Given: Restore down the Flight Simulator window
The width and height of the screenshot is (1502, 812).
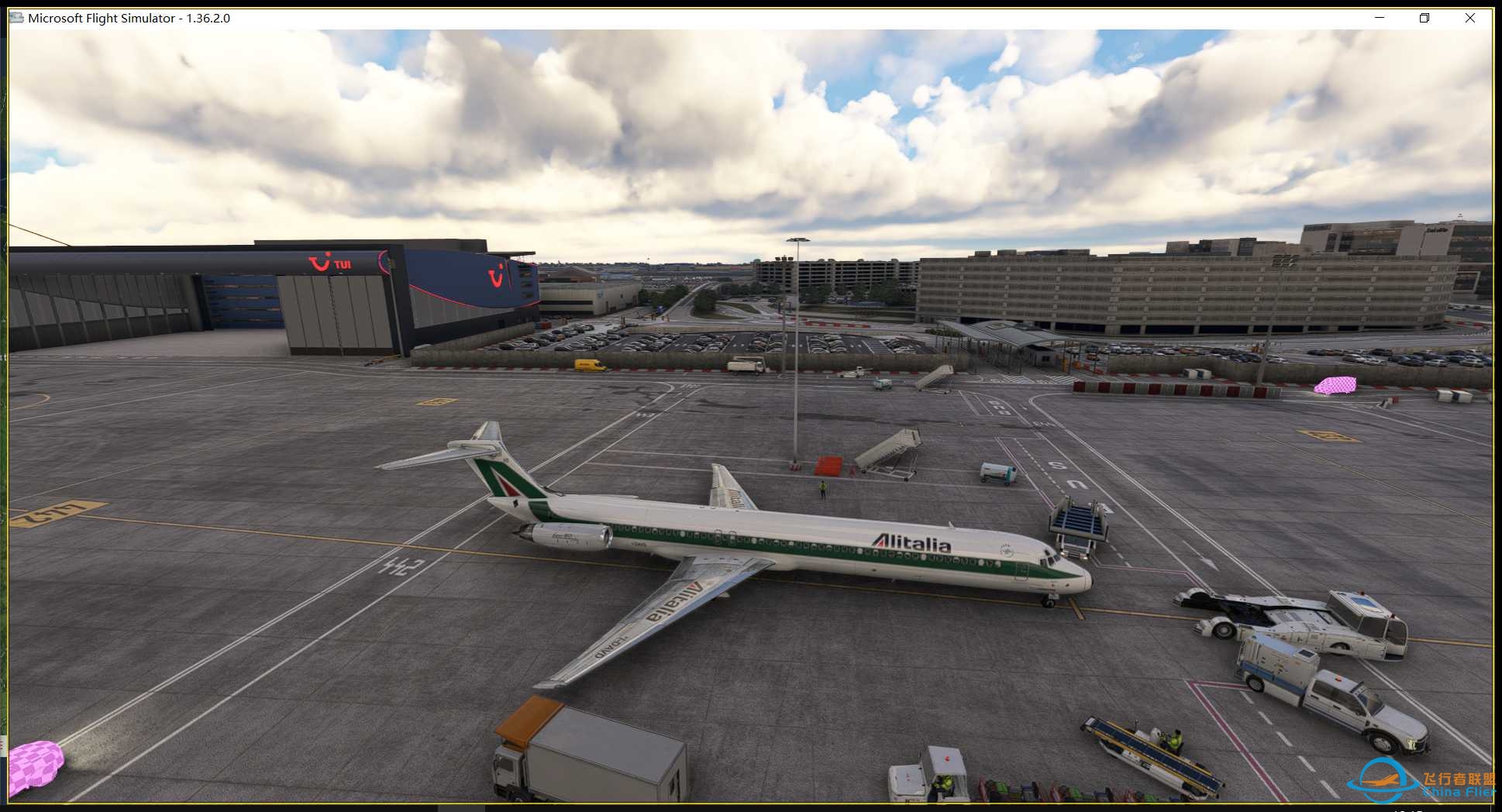Looking at the screenshot, I should coord(1424,17).
